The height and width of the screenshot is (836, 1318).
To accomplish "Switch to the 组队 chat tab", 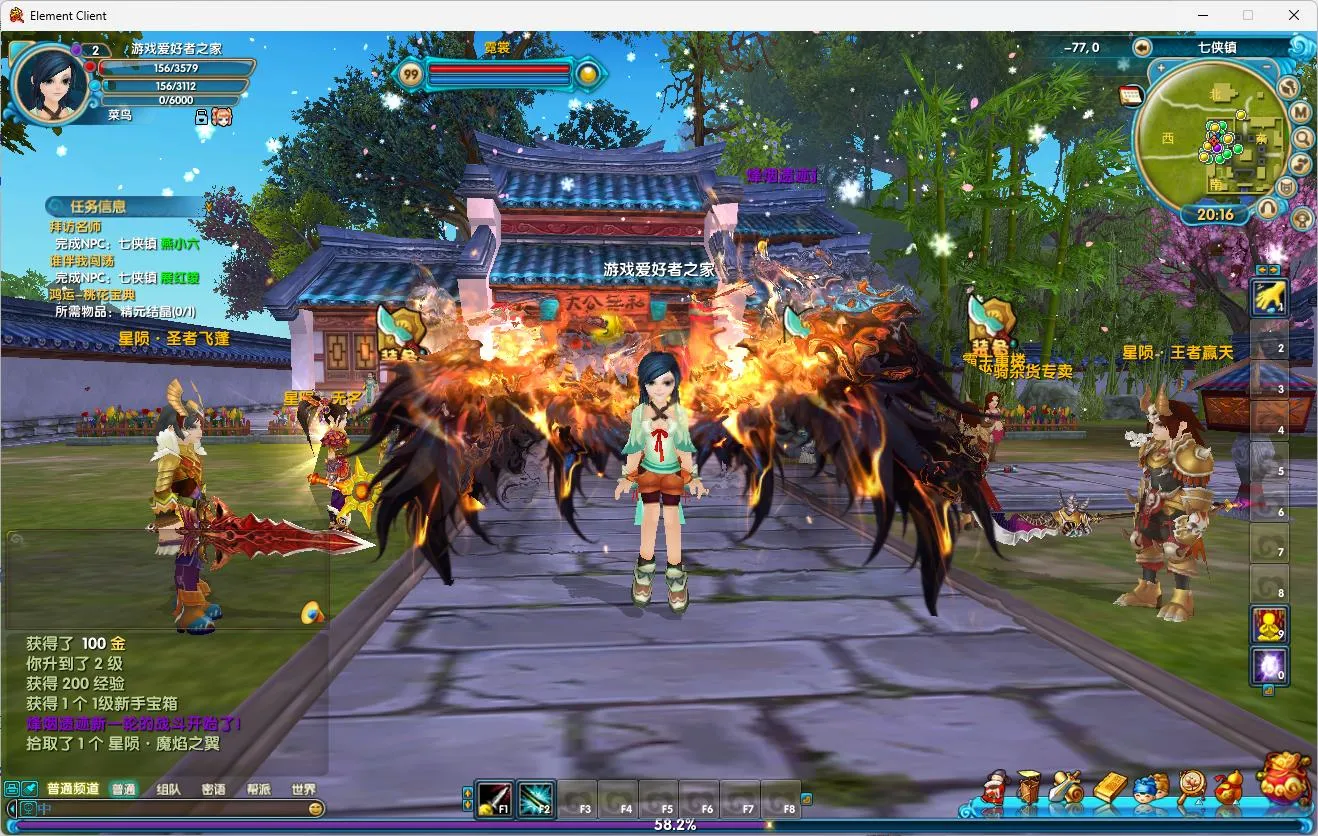I will click(x=168, y=789).
